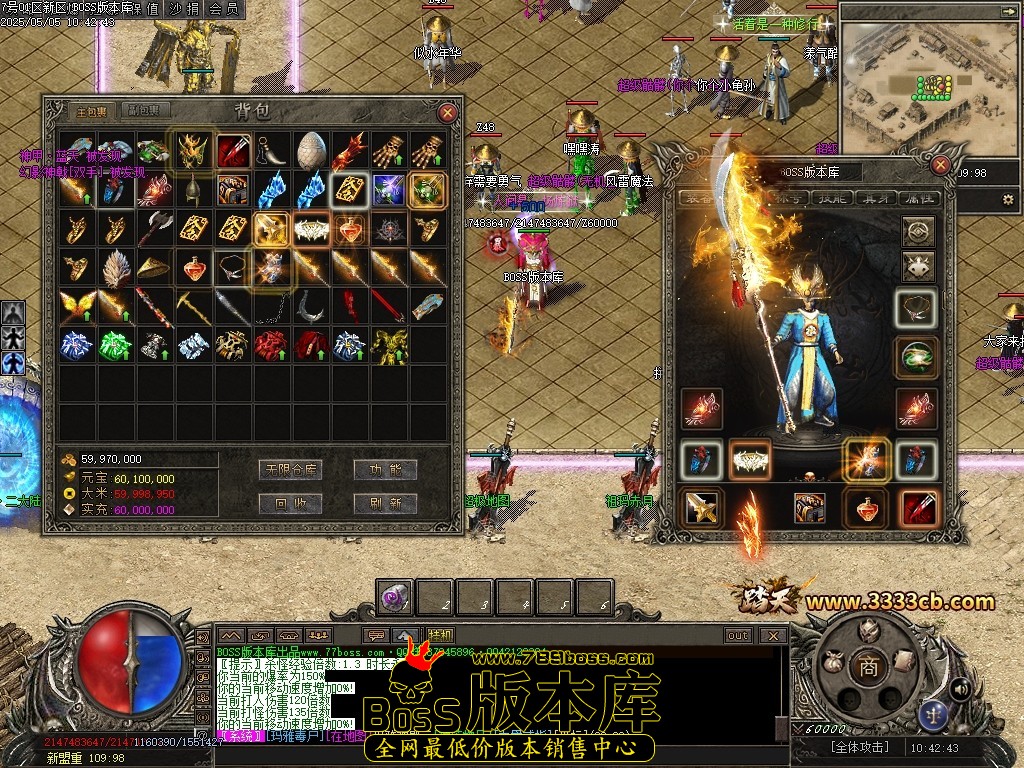Viewport: 1024px width, 768px height.
Task: Open the 属性 attributes tab
Action: pyautogui.click(x=920, y=199)
